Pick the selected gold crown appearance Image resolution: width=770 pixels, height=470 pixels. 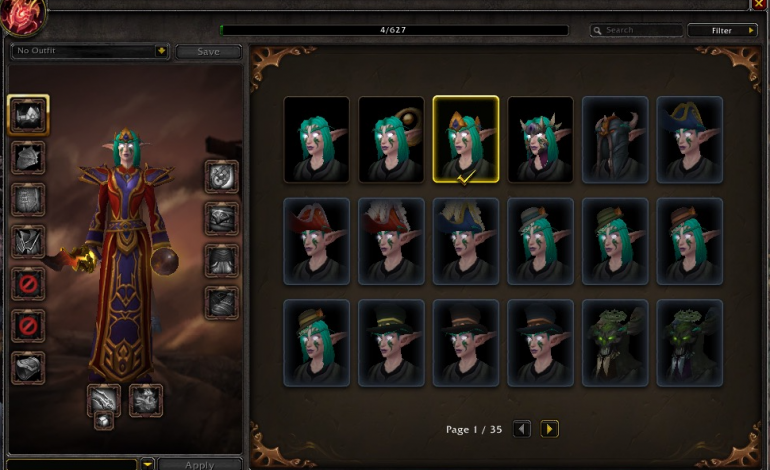coord(466,139)
